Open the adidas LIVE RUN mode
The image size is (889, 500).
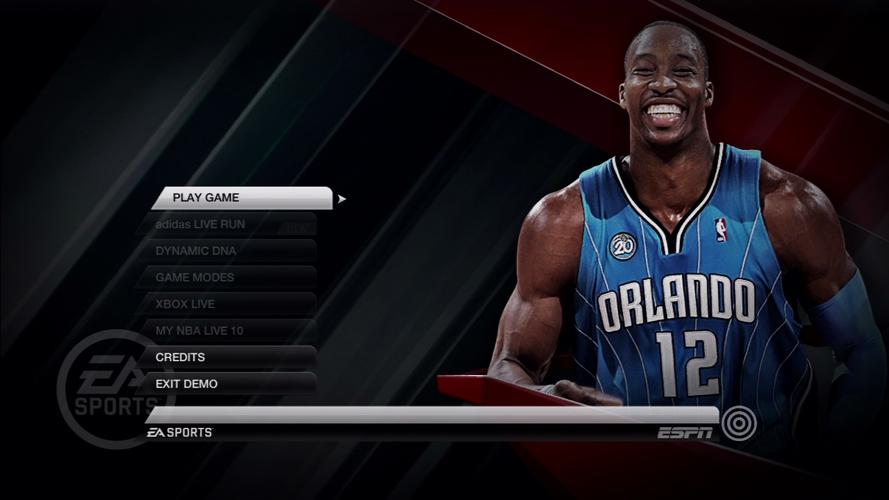pos(228,225)
